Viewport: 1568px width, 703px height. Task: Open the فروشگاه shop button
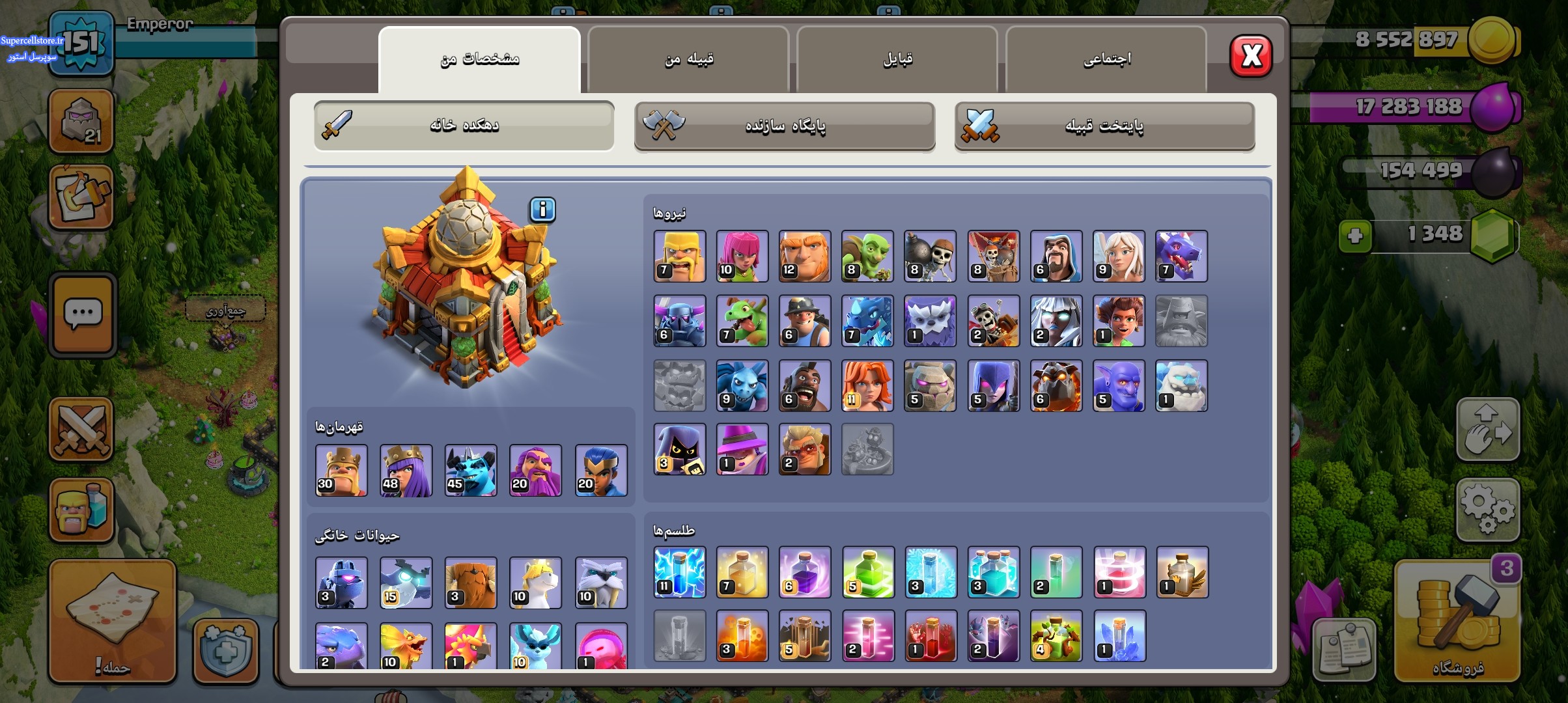tap(1457, 622)
